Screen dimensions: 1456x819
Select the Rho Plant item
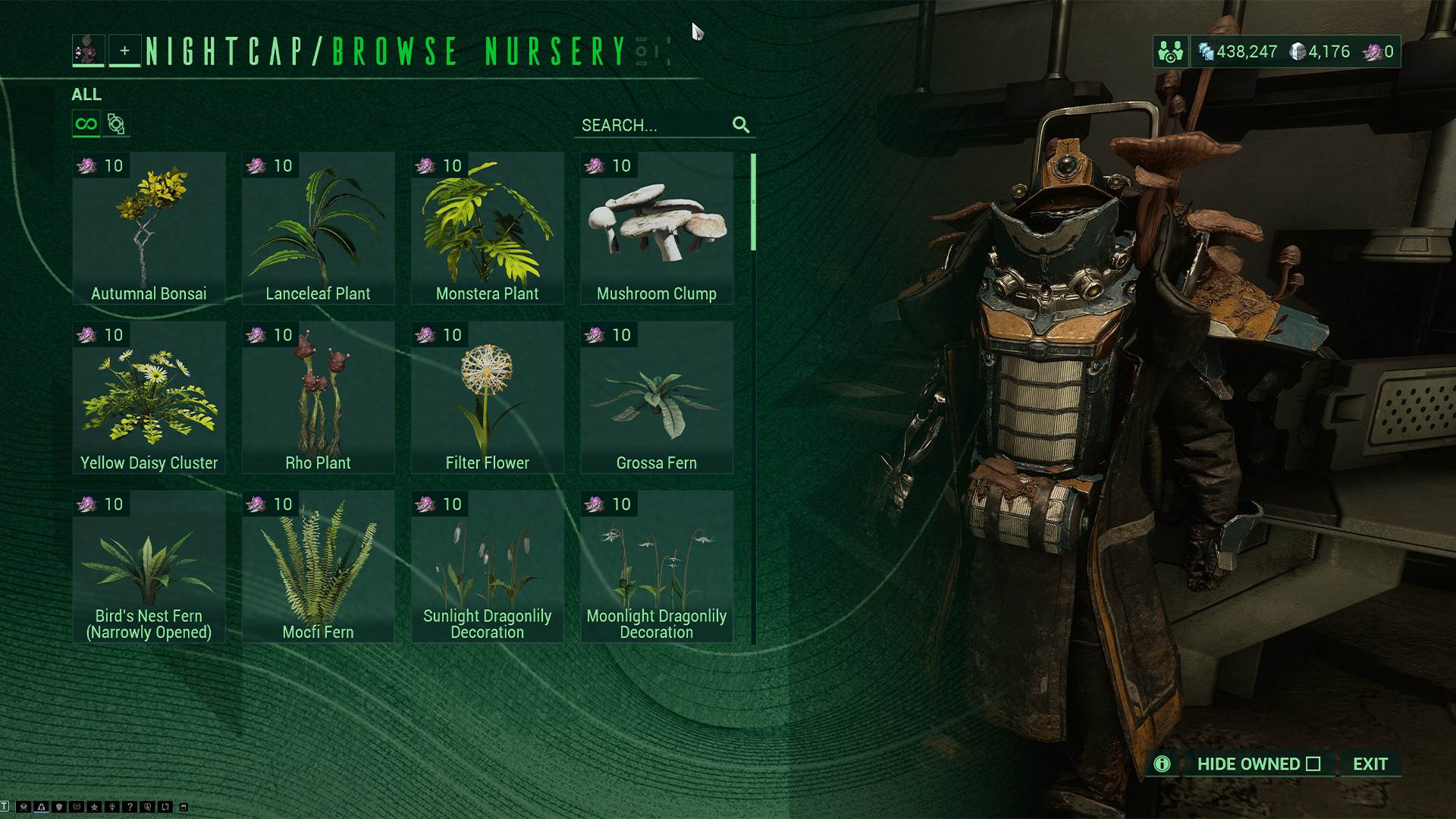[318, 397]
